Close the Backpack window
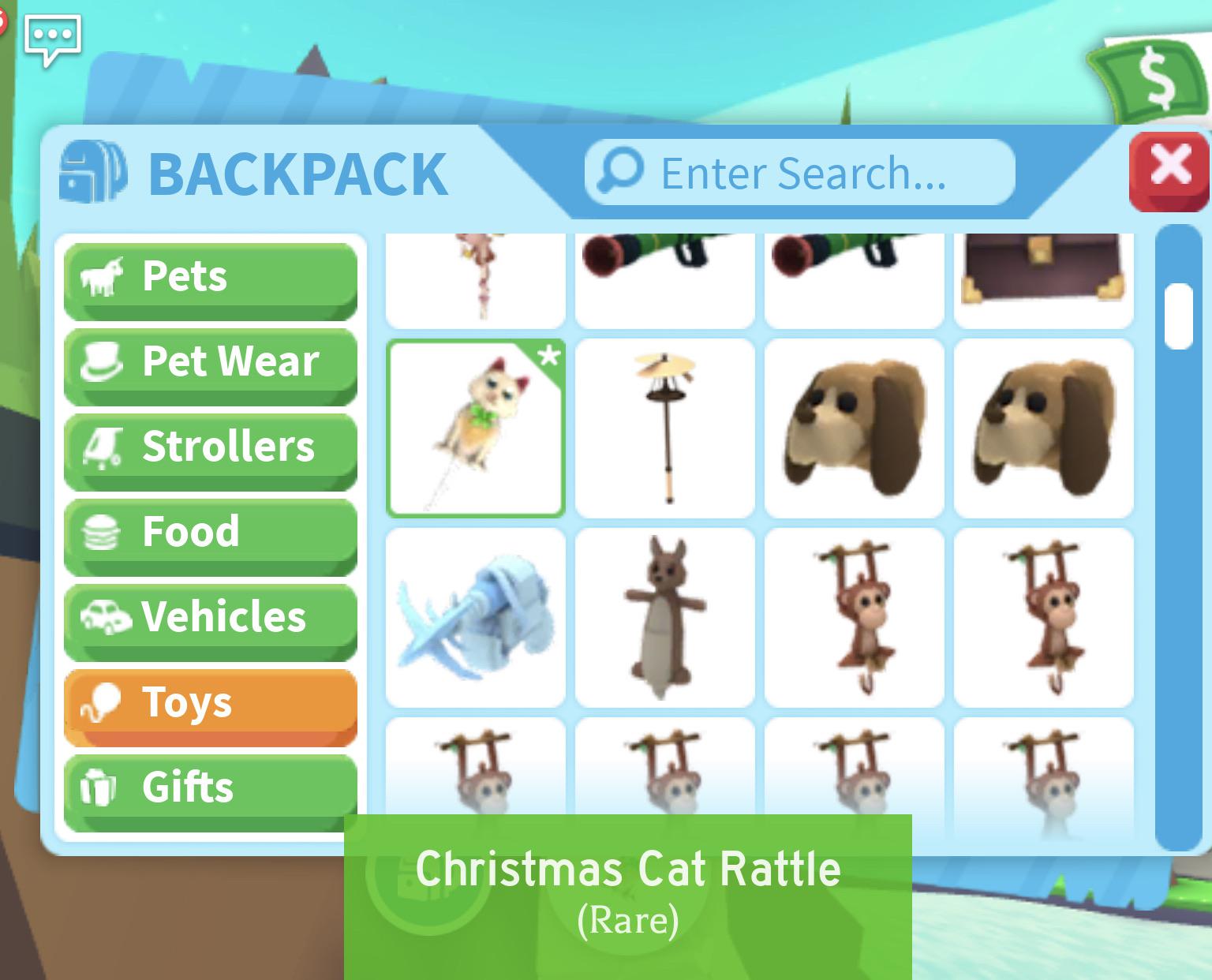The image size is (1212, 980). (x=1171, y=166)
